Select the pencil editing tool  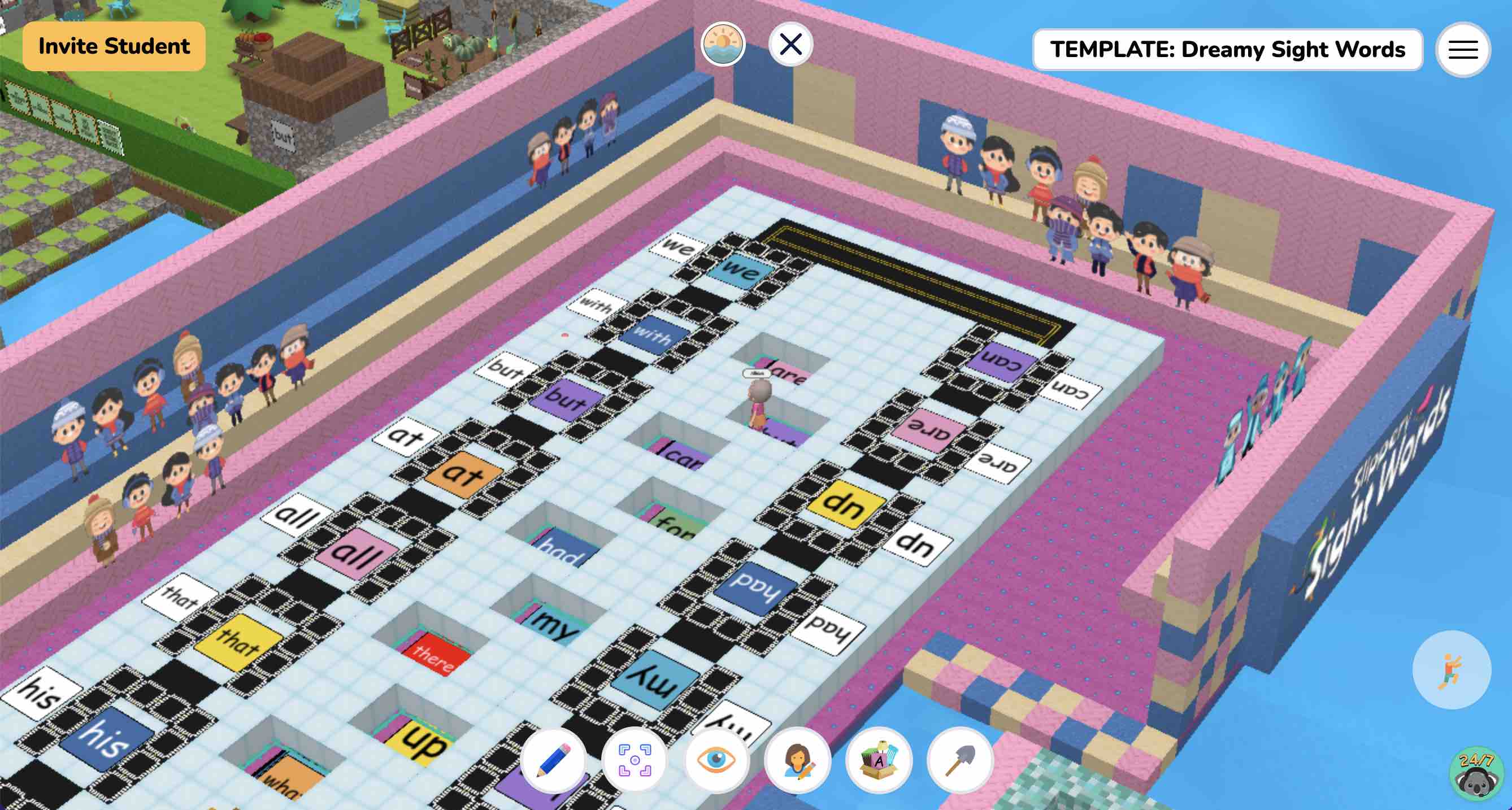click(x=554, y=760)
